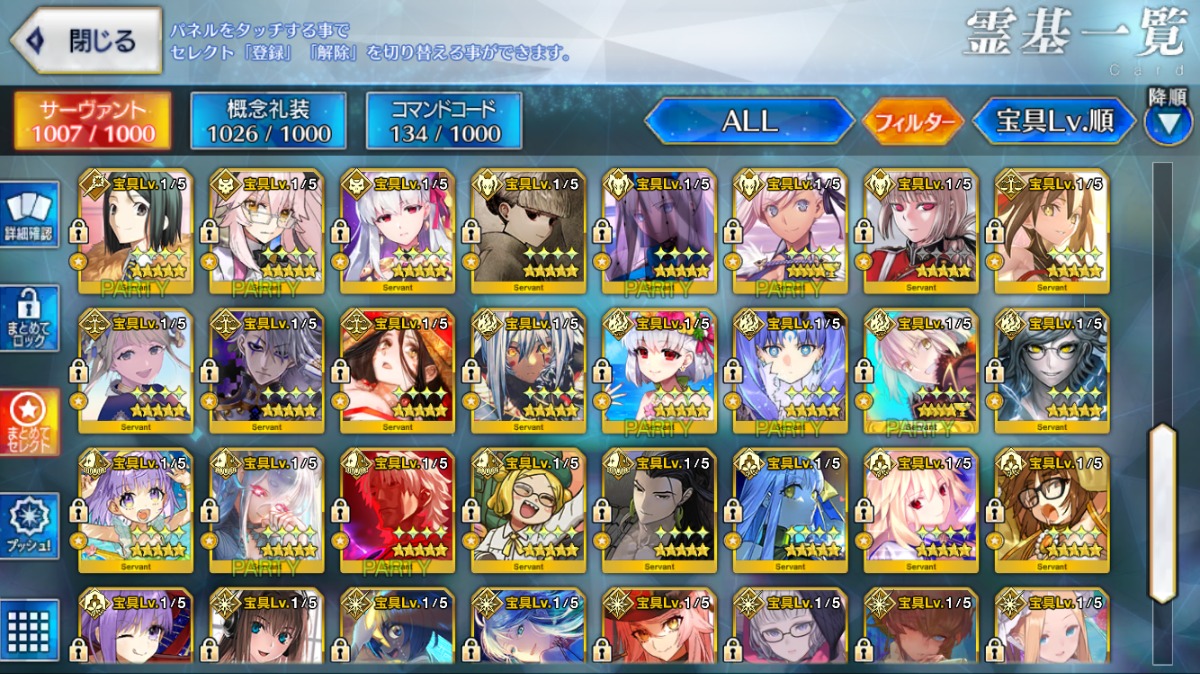The height and width of the screenshot is (674, 1200).
Task: Select the blonde servant with glasses and green hat
Action: coord(528,511)
